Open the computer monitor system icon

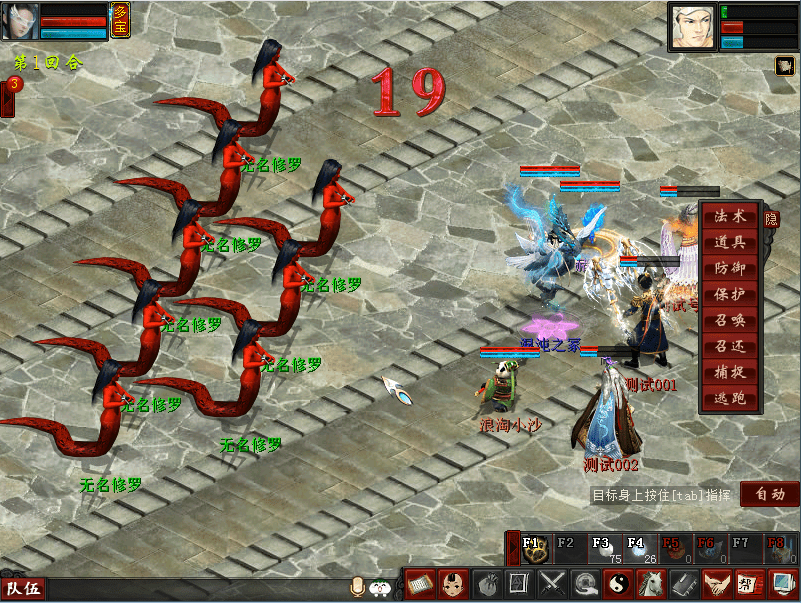pyautogui.click(x=782, y=583)
